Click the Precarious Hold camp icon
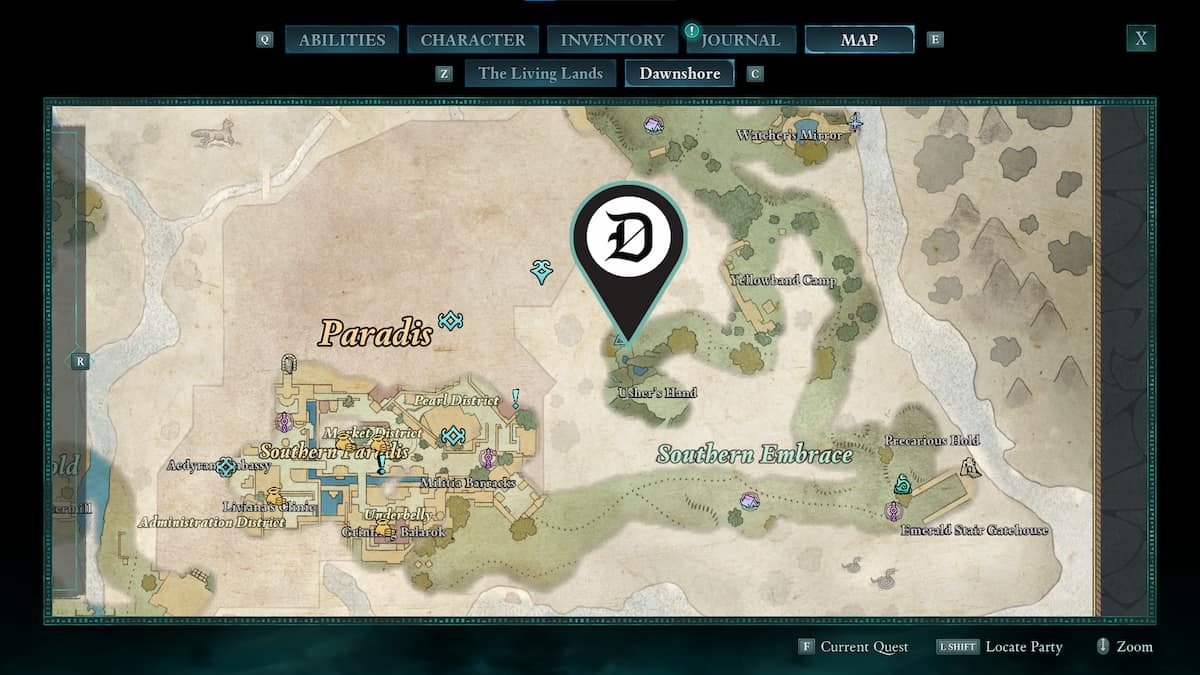Image resolution: width=1200 pixels, height=675 pixels. coord(968,466)
